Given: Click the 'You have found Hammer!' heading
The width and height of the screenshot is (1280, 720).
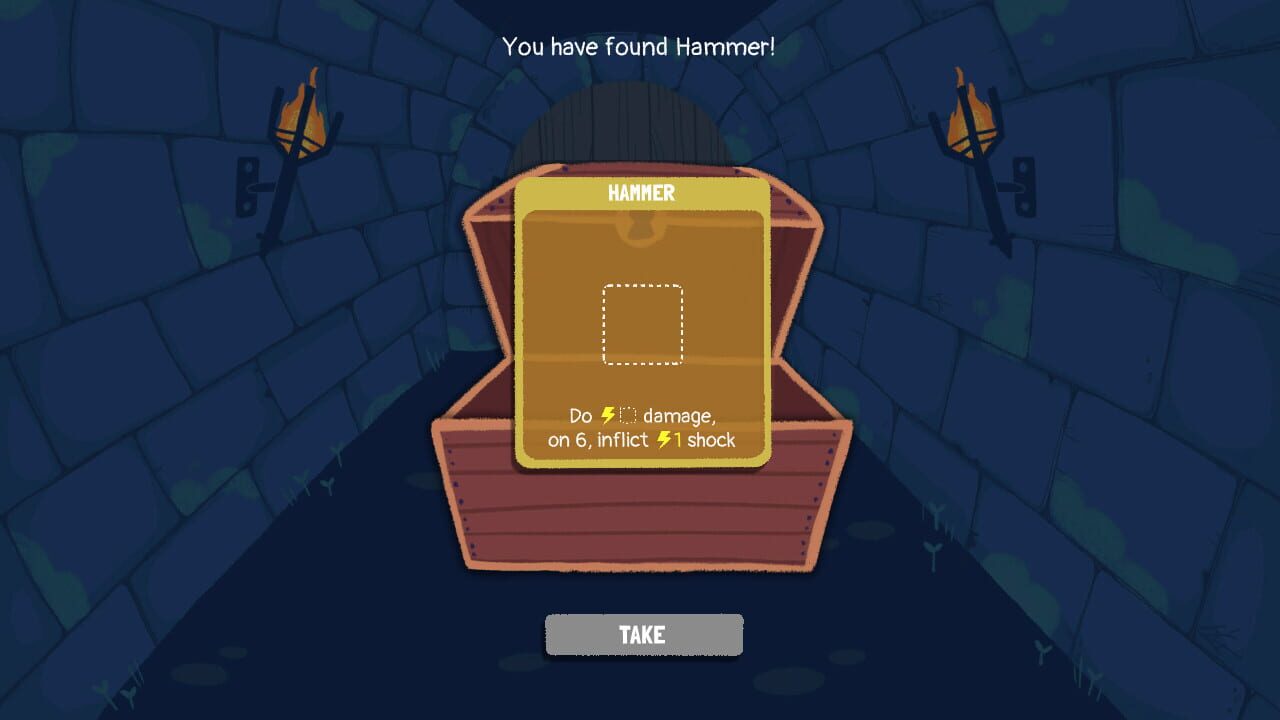Looking at the screenshot, I should coord(640,46).
